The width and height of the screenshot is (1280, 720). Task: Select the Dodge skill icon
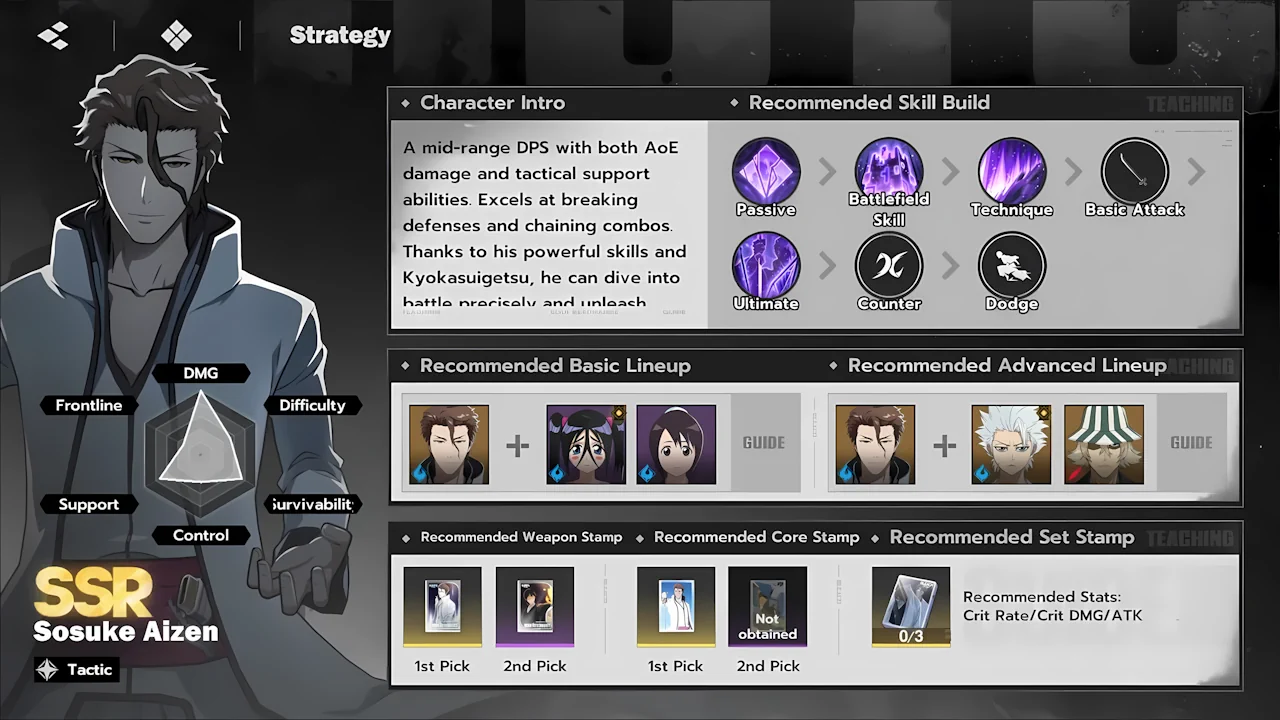[x=1011, y=267]
